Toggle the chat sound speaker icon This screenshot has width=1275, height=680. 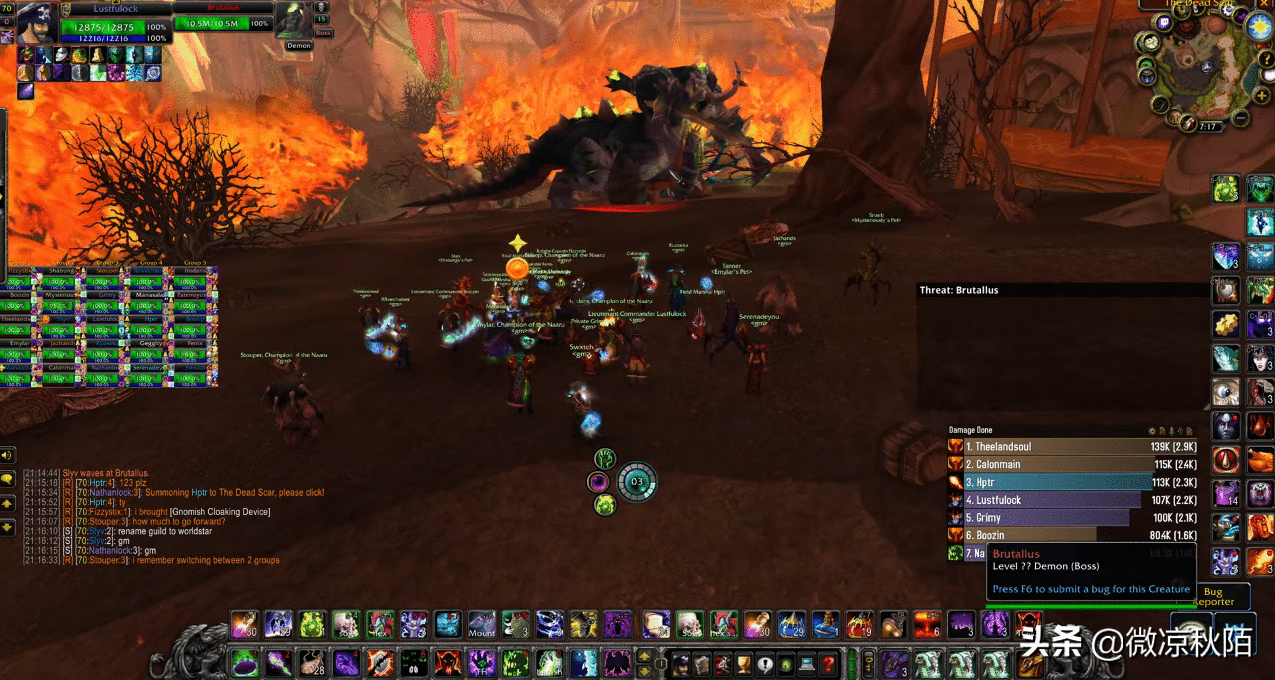pos(8,456)
